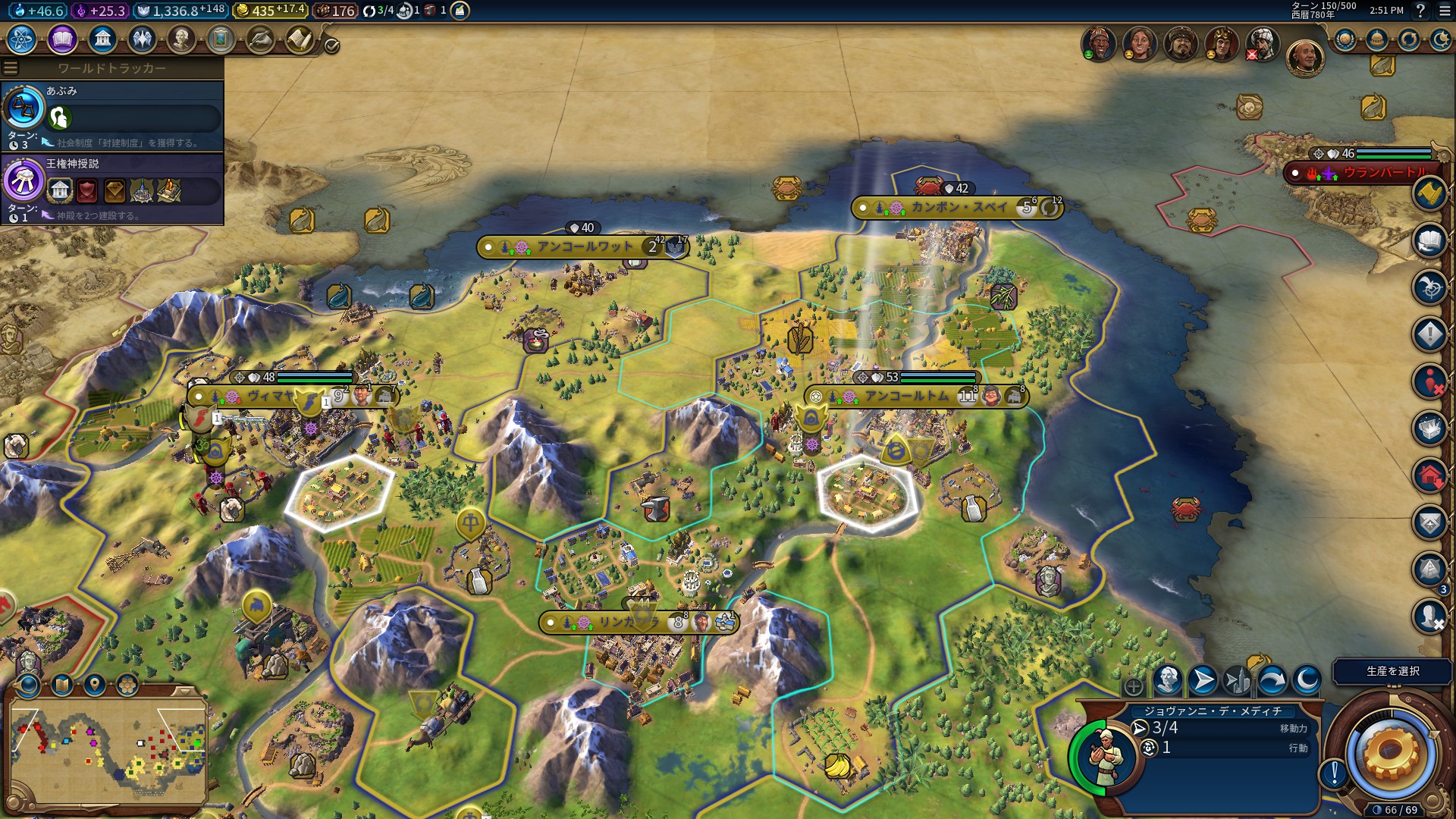Toggle the ワールドトラッカー hamburger menu

tap(11, 68)
